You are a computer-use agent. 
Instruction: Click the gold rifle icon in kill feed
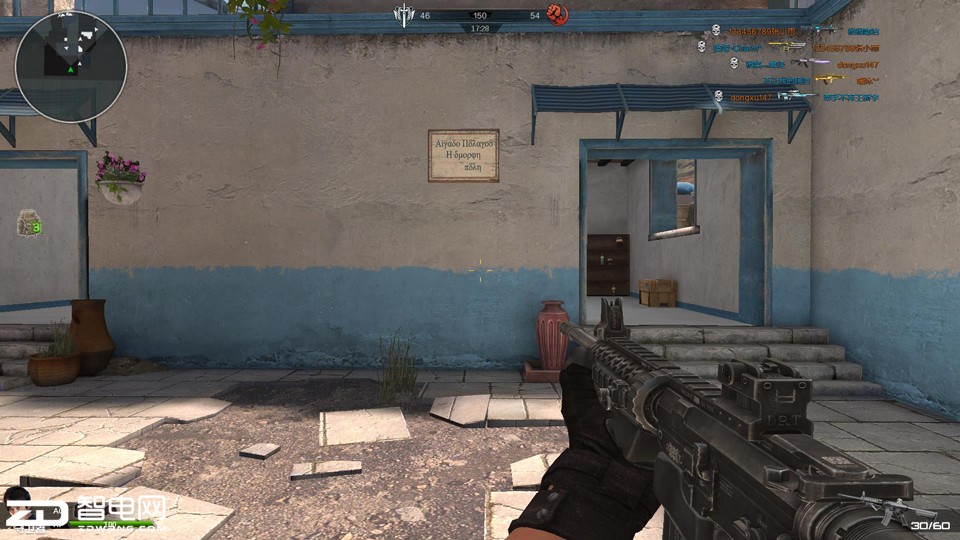pos(829,79)
